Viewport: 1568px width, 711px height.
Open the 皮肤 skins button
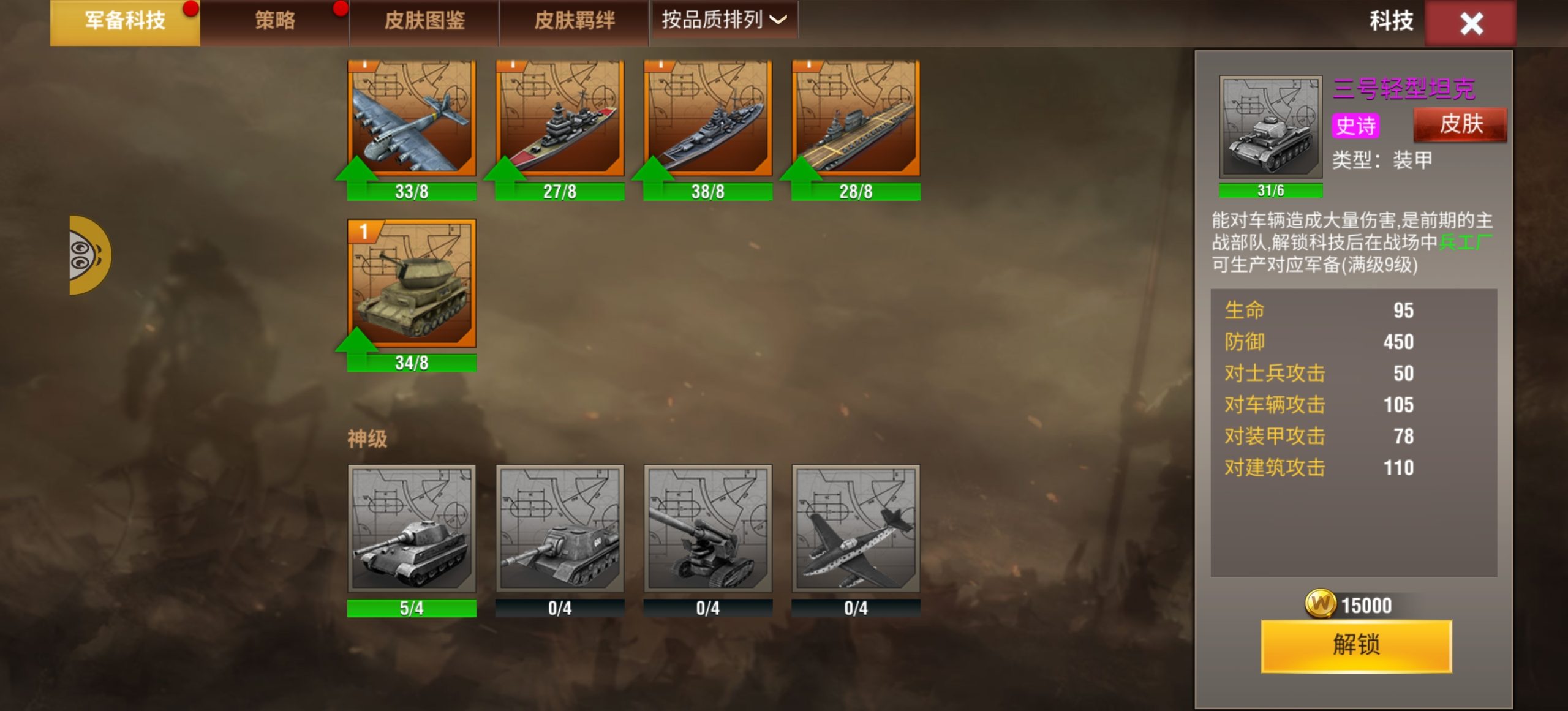pos(1460,124)
